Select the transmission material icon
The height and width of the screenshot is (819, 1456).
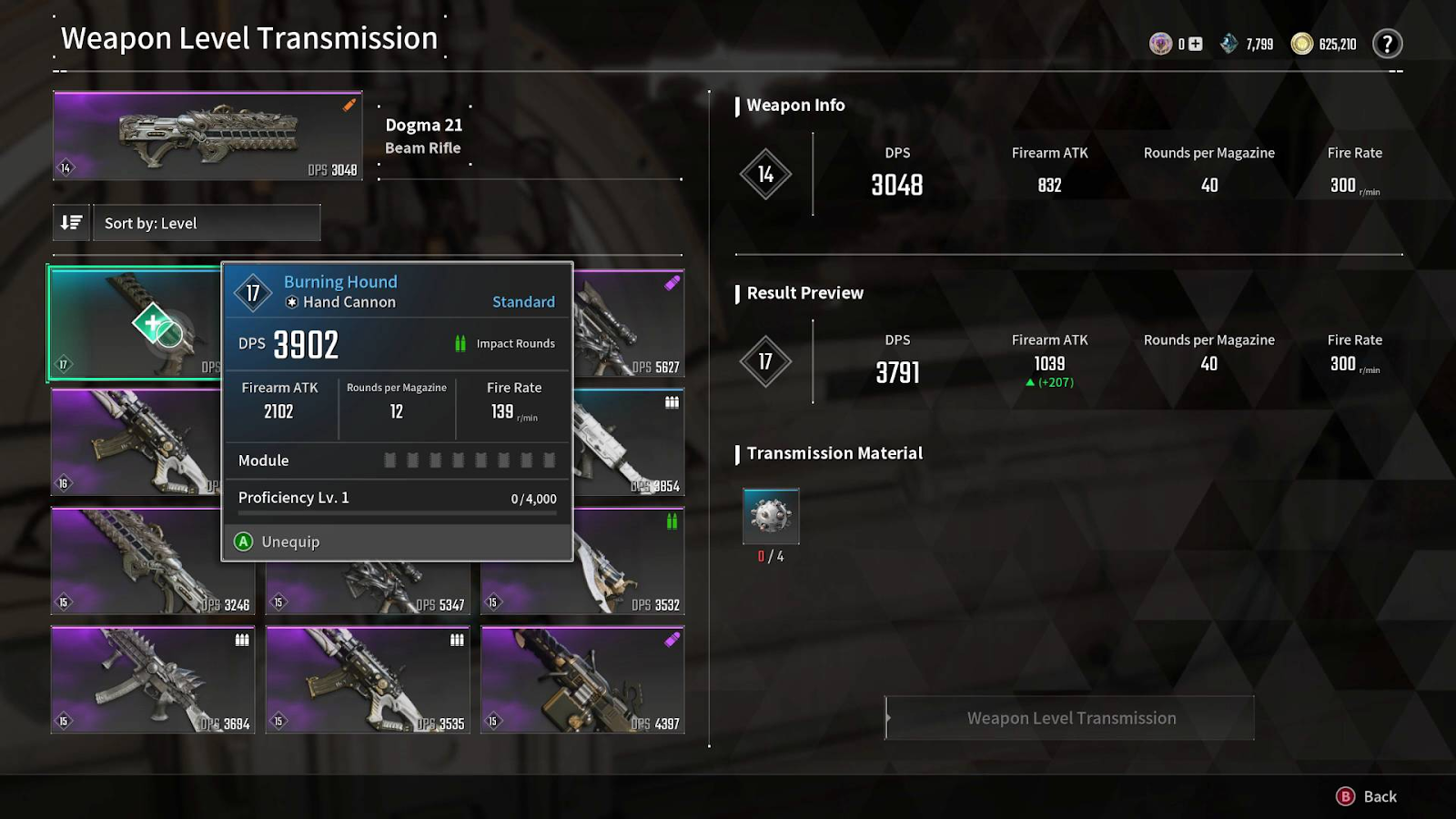771,516
